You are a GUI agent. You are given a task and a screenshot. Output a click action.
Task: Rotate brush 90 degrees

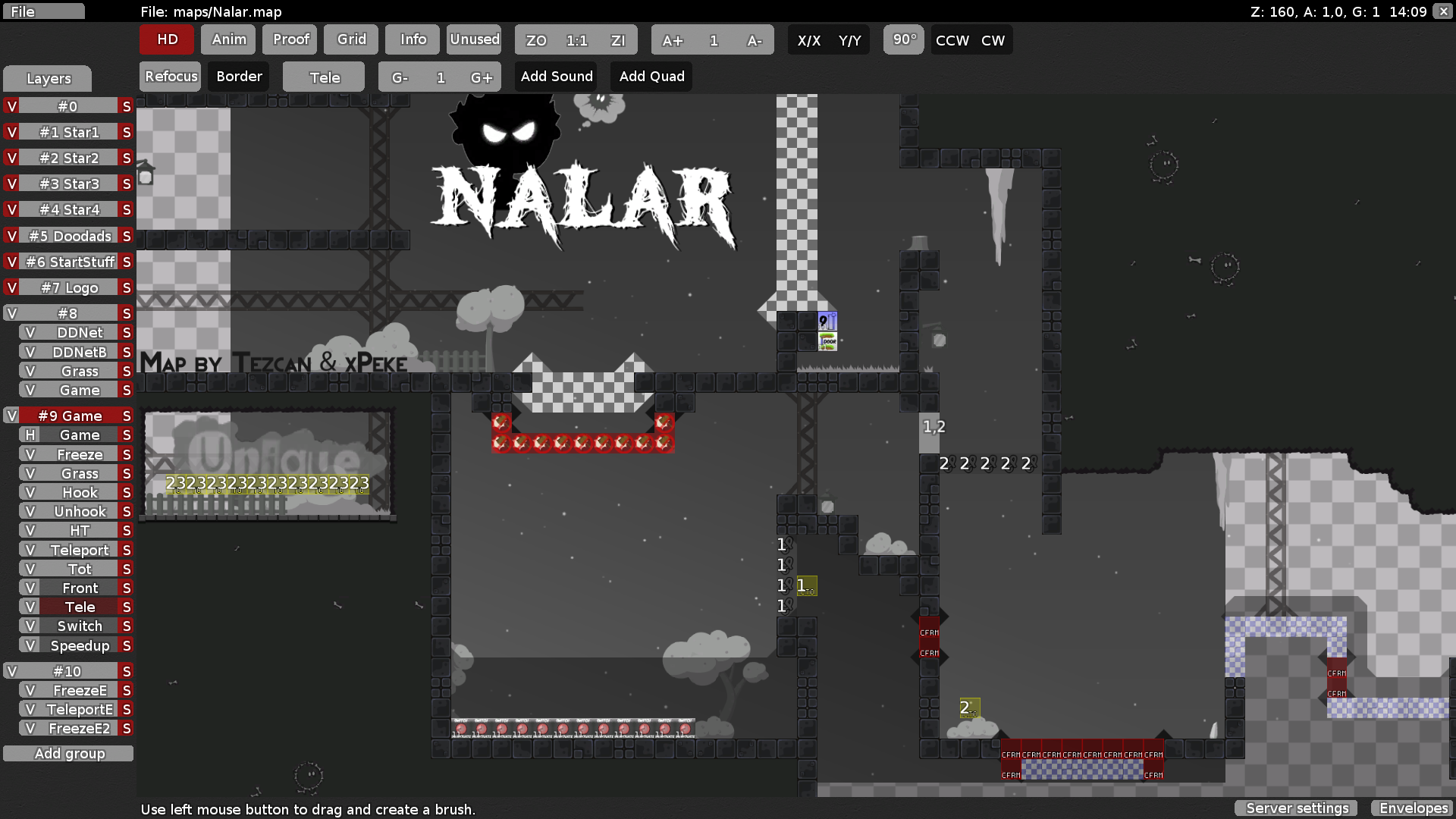903,39
